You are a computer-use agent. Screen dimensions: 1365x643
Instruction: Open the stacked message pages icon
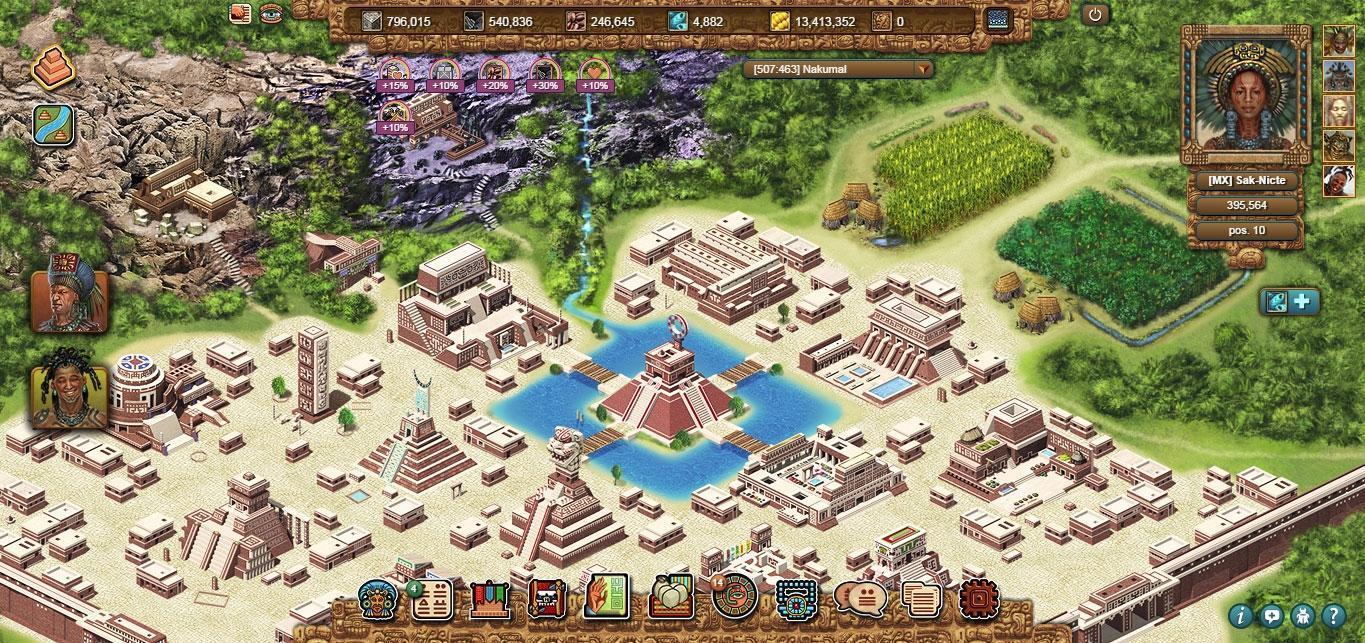coord(921,599)
